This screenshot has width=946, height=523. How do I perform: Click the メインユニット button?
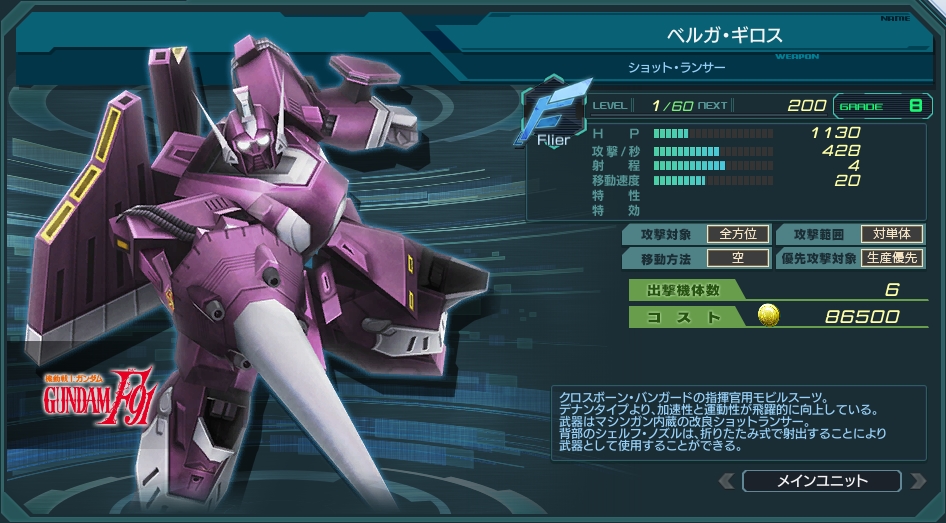pos(822,481)
